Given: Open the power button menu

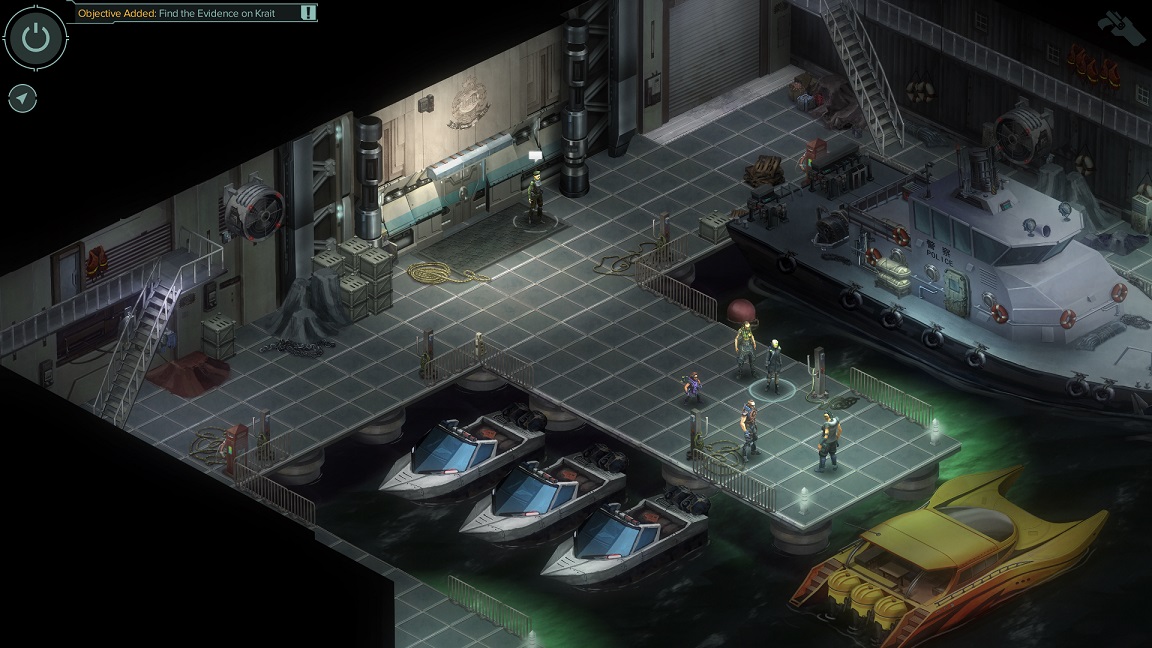Looking at the screenshot, I should (x=36, y=38).
